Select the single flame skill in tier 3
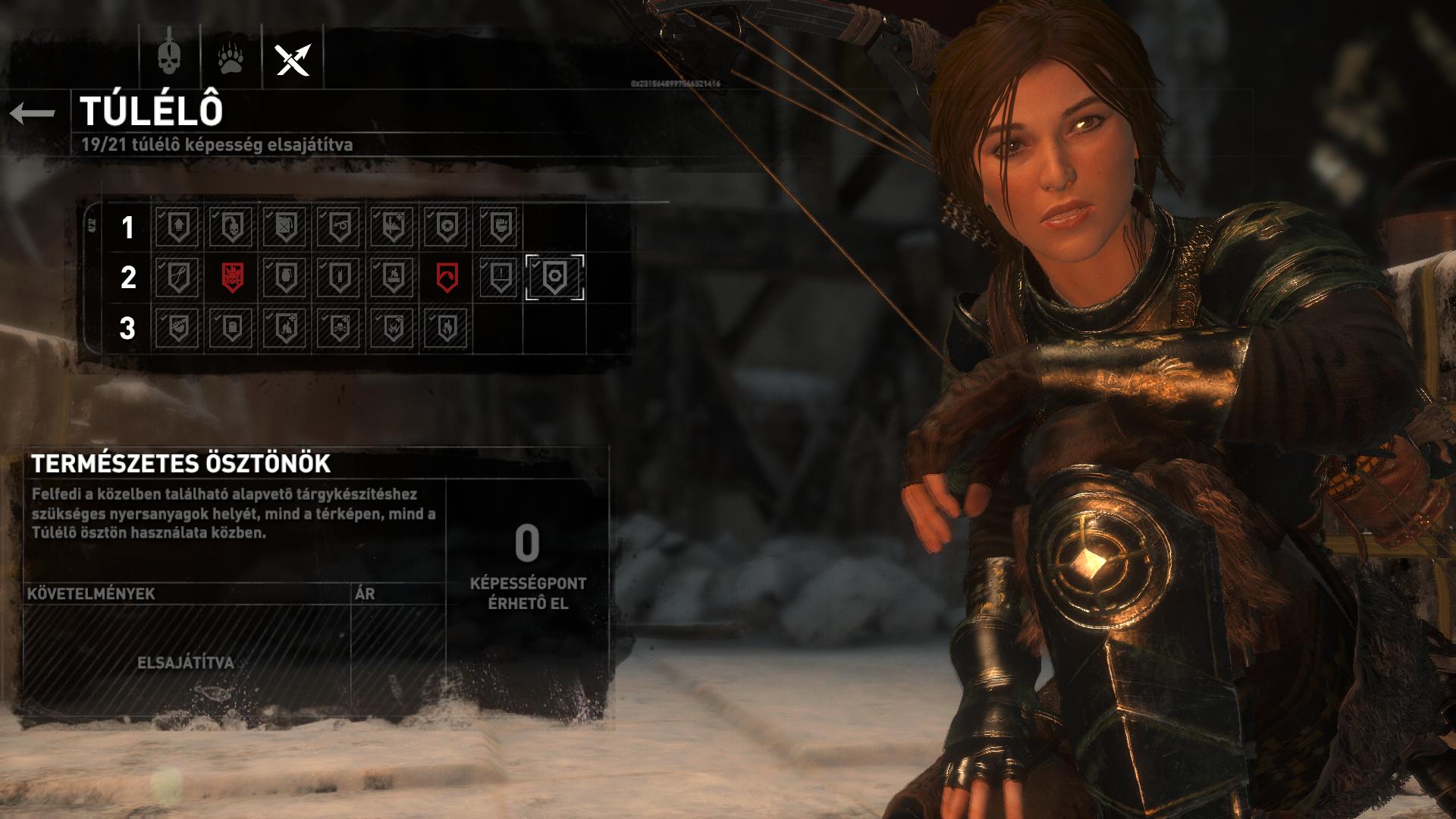The height and width of the screenshot is (819, 1456). tap(447, 328)
